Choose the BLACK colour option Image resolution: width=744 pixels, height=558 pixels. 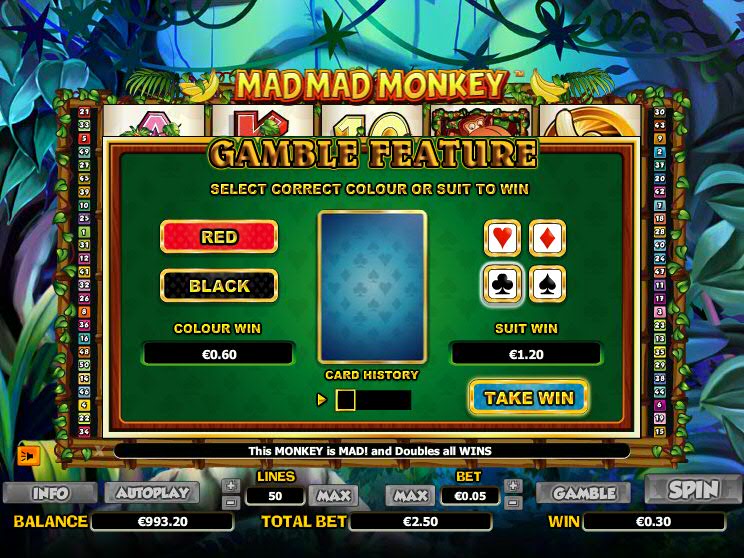click(x=219, y=286)
